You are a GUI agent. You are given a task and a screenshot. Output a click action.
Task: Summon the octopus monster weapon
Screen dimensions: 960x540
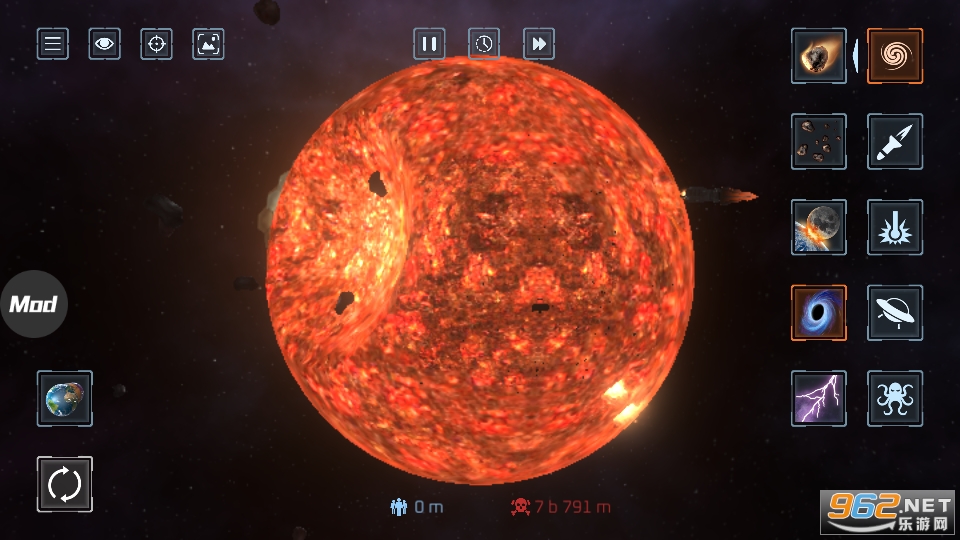(895, 398)
